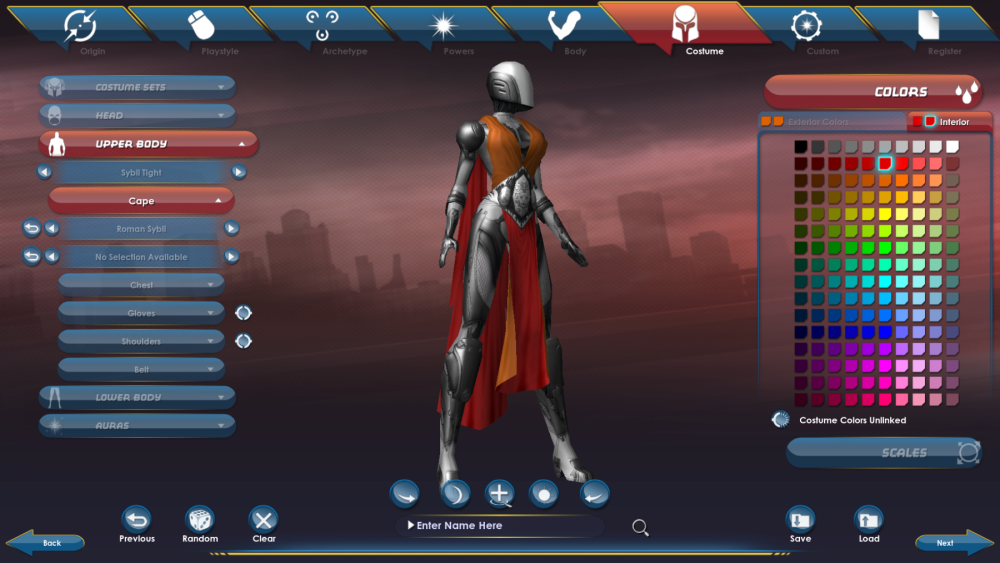Image resolution: width=1000 pixels, height=563 pixels.
Task: Save the costume
Action: tap(800, 520)
